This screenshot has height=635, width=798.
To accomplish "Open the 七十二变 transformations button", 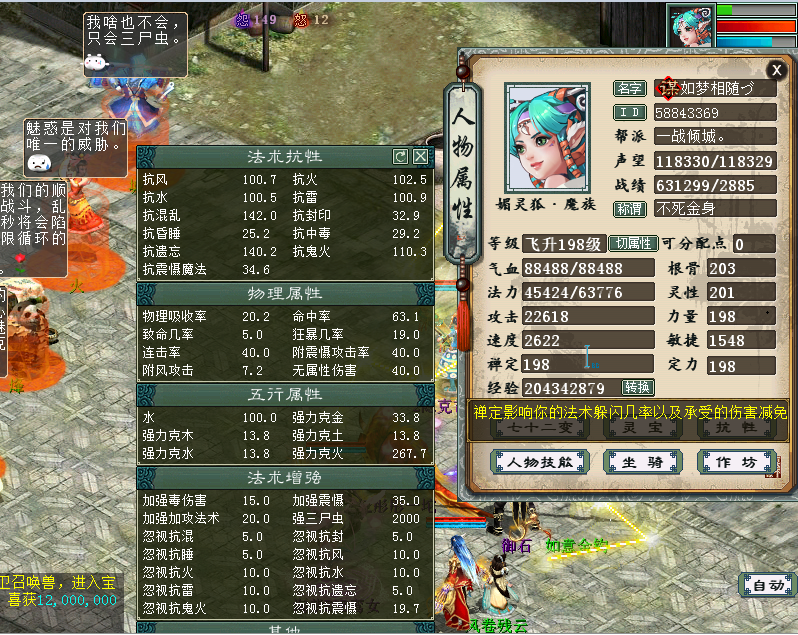I will tap(538, 427).
